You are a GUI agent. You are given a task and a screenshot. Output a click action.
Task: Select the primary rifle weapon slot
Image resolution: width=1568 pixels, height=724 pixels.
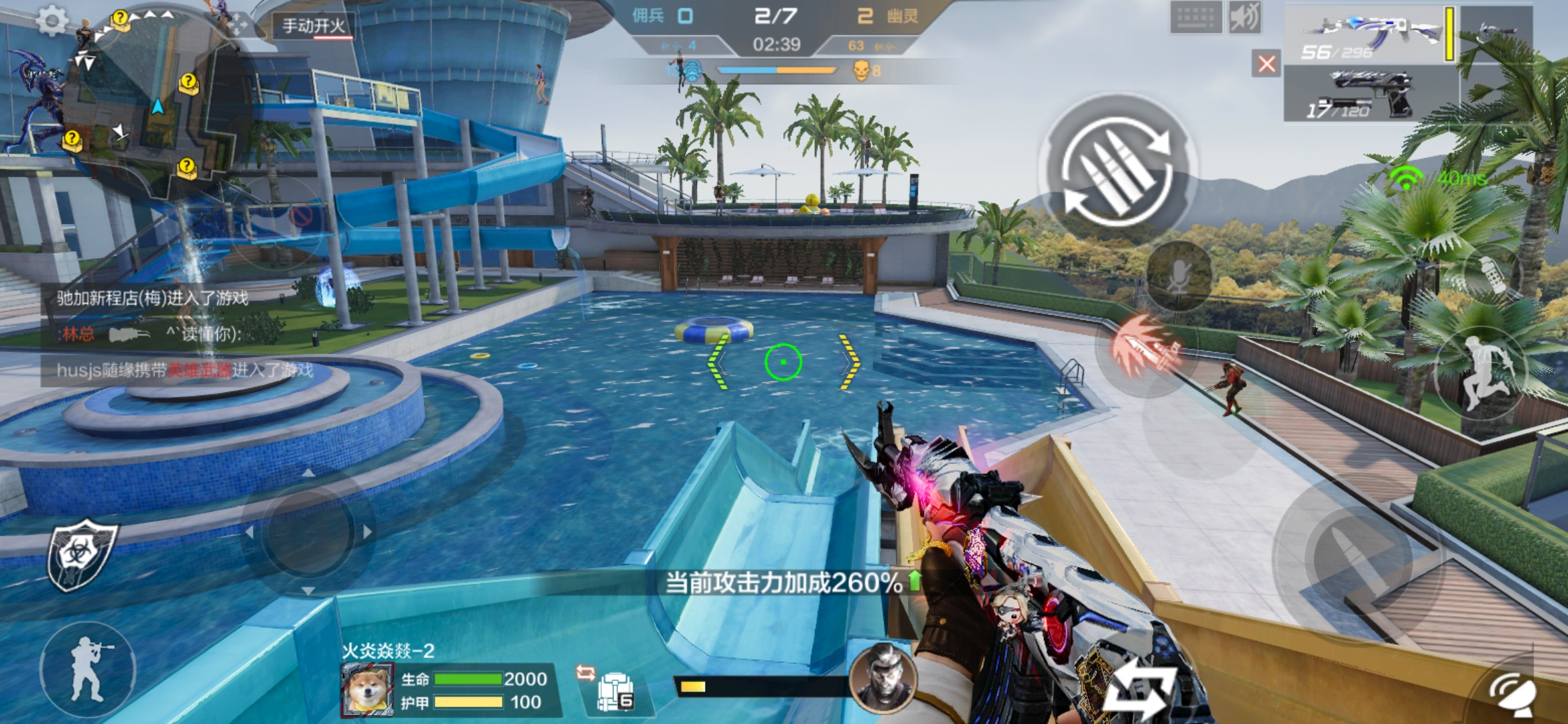(x=1369, y=35)
